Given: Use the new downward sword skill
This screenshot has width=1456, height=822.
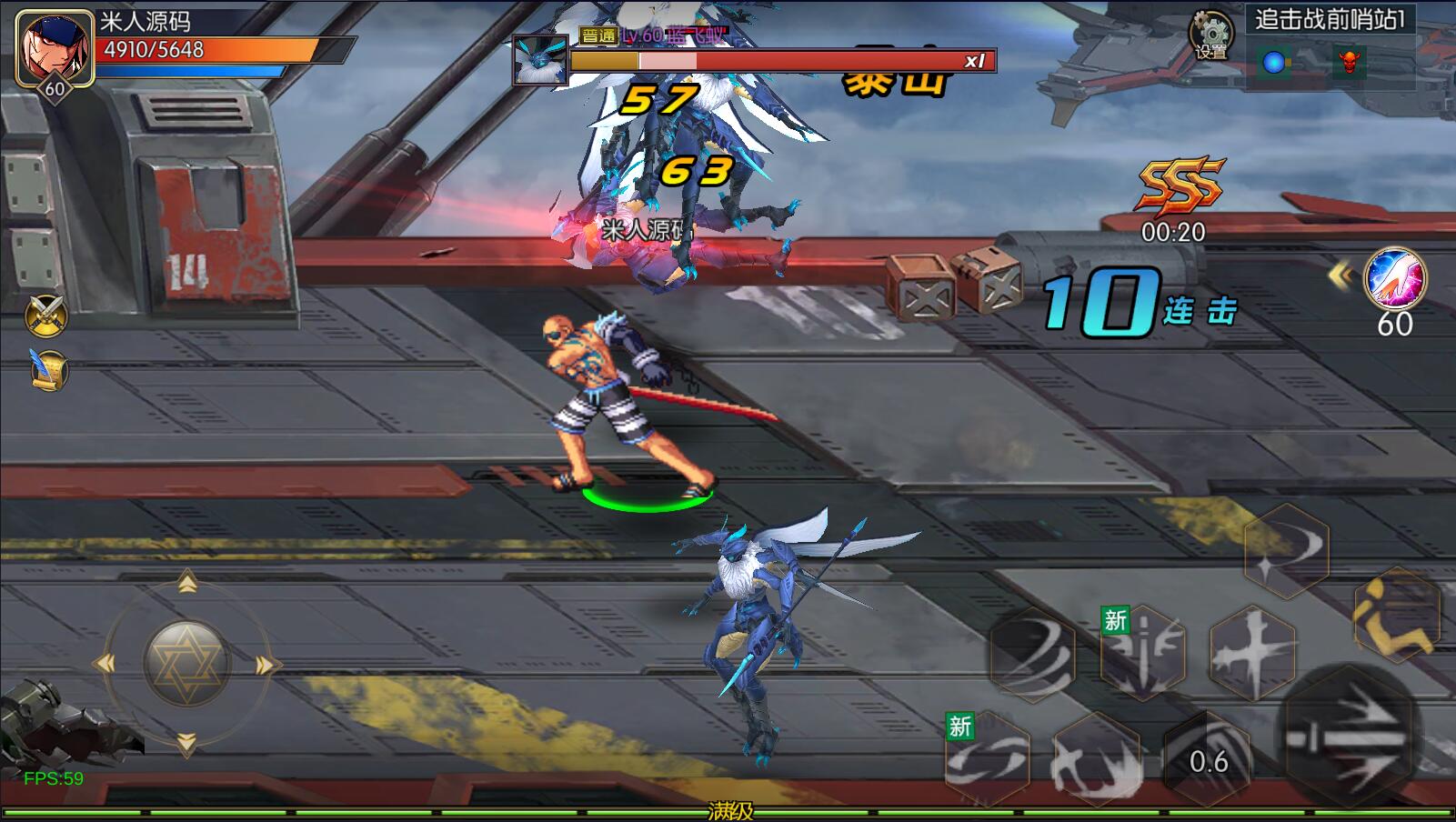Looking at the screenshot, I should point(1142,651).
